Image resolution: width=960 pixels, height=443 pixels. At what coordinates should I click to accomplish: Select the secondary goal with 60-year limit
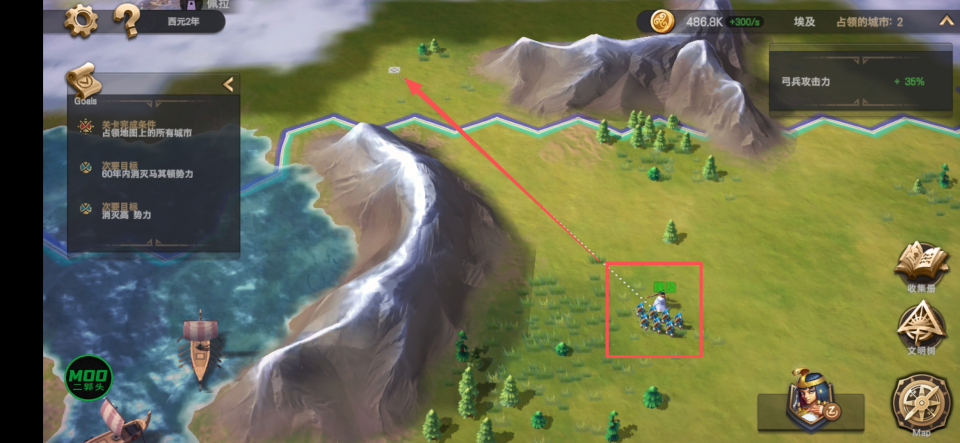[x=146, y=169]
